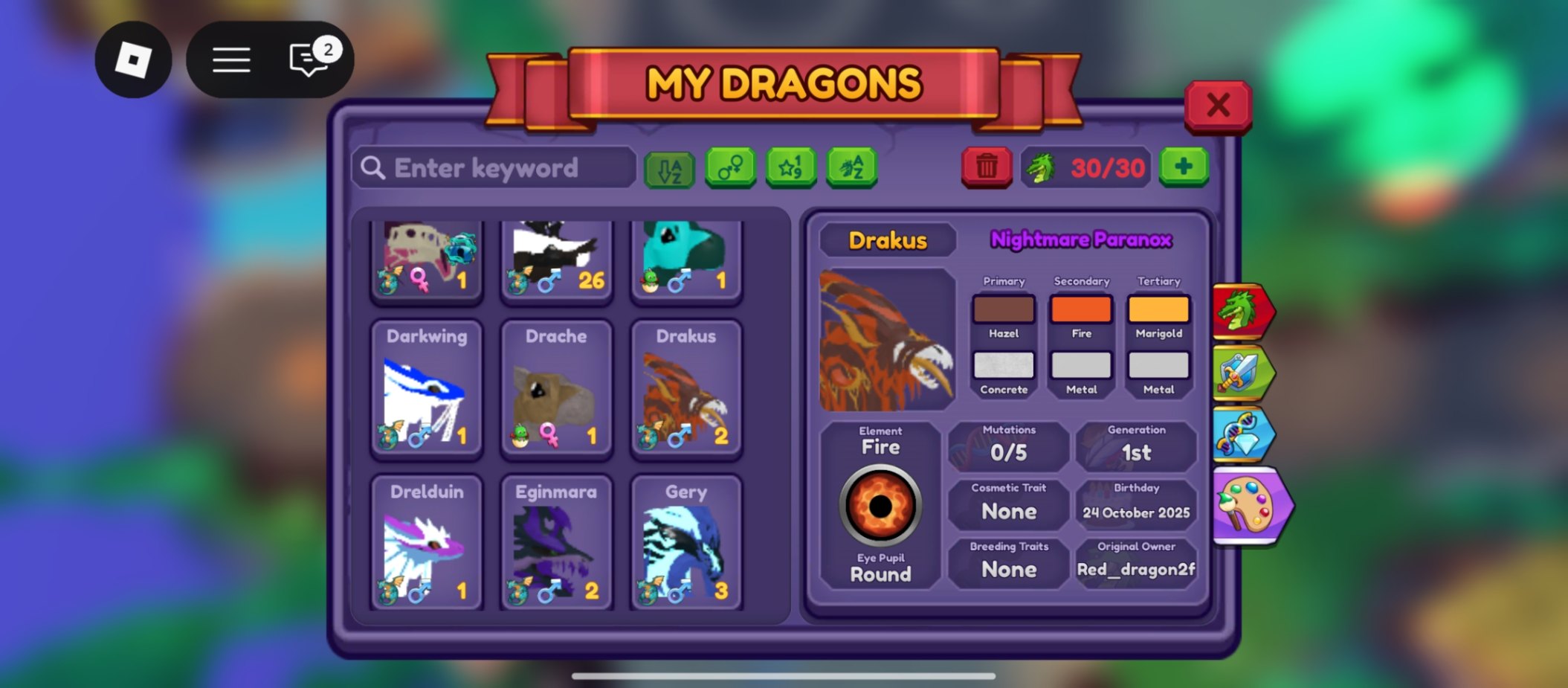Expand the Cosmetic Trait None section

(x=1009, y=504)
